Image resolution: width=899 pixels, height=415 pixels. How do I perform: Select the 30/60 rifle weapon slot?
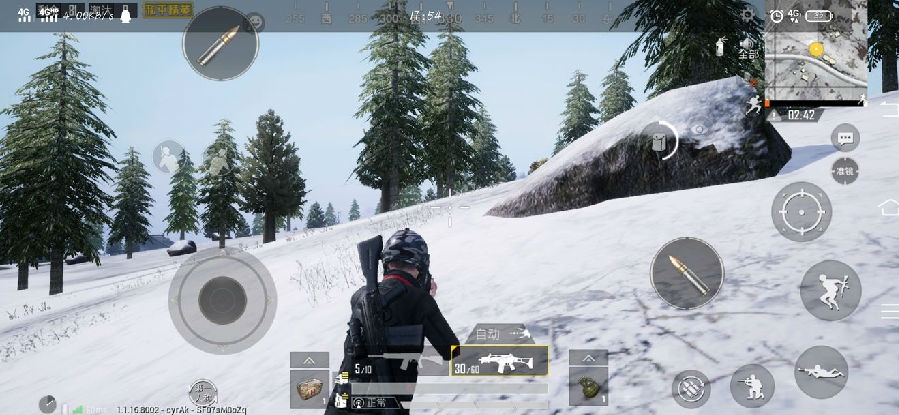499,361
